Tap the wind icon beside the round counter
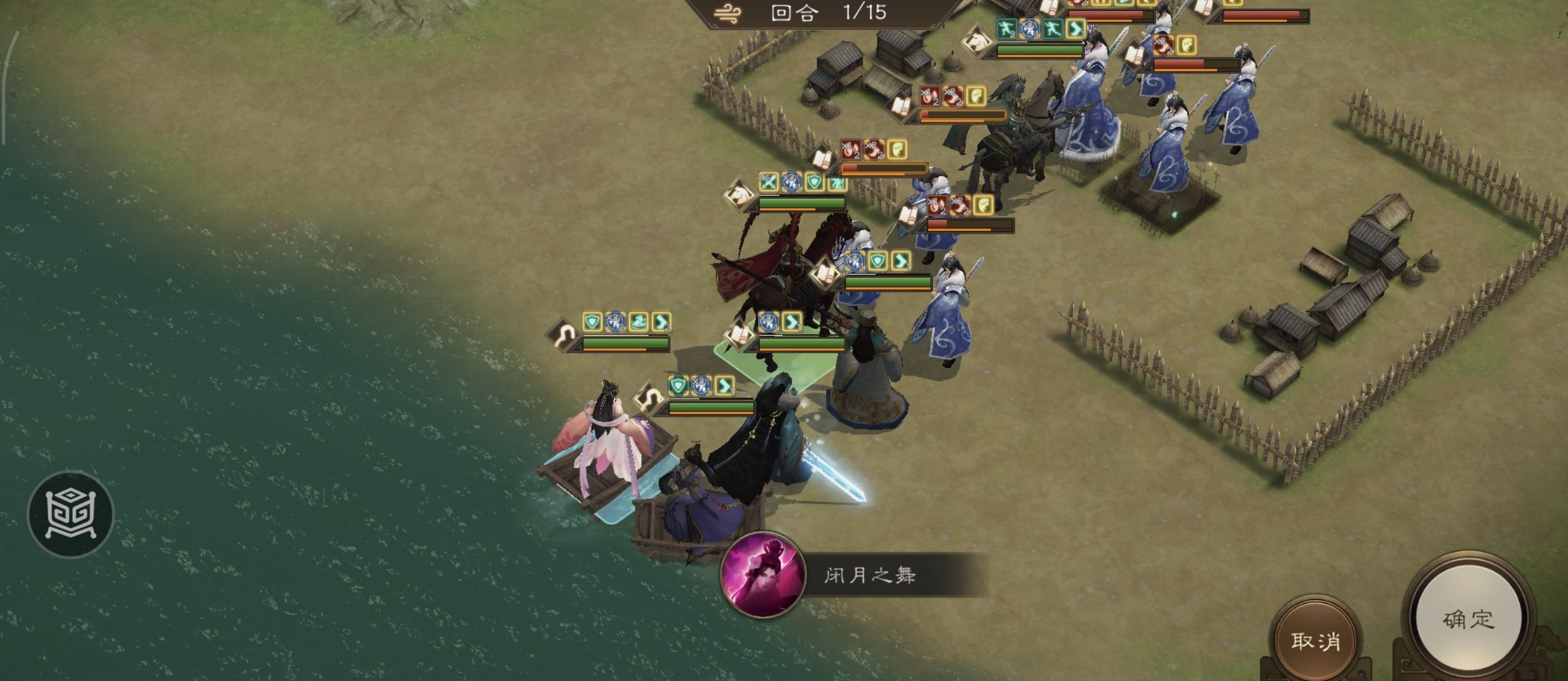 pyautogui.click(x=728, y=14)
